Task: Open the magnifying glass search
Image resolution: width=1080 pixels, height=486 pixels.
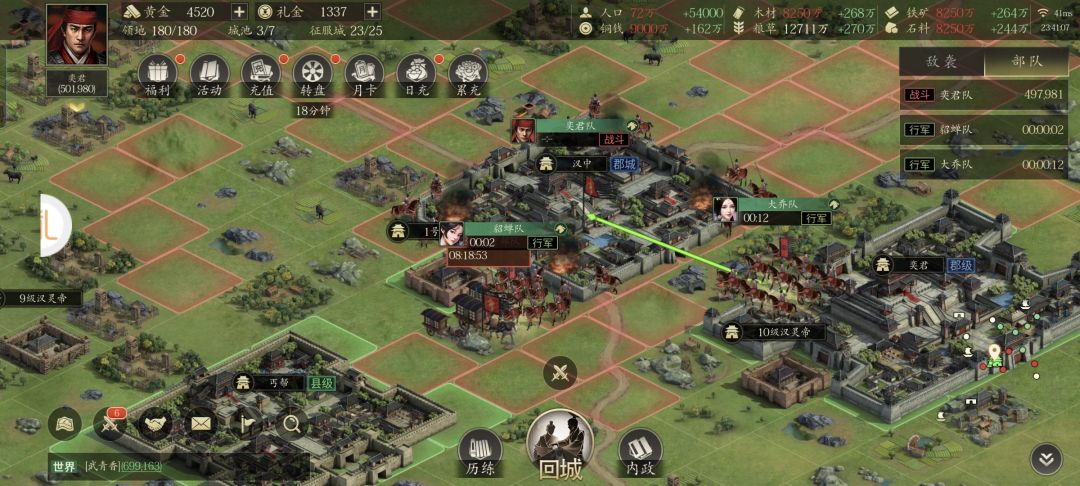Action: (x=292, y=425)
